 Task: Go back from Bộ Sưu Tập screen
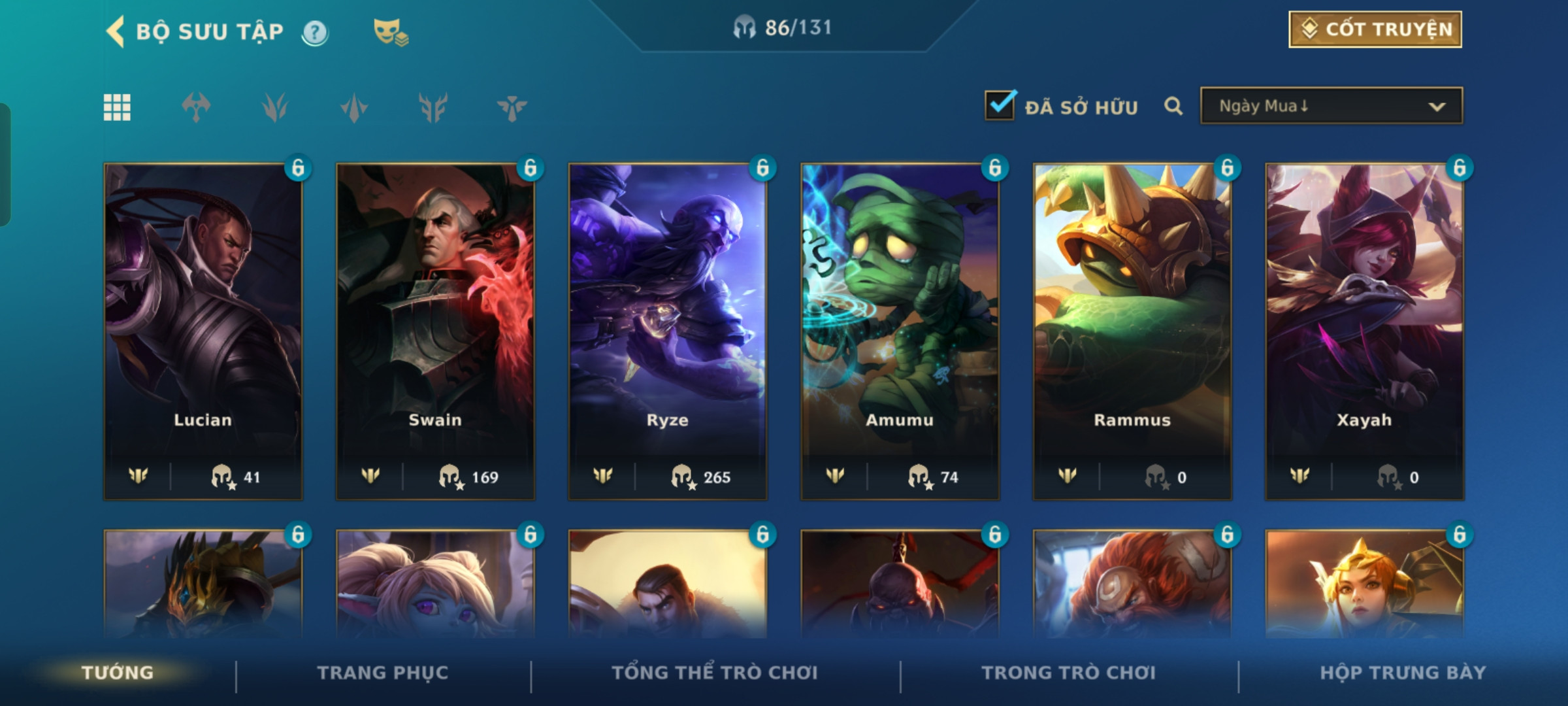[116, 31]
